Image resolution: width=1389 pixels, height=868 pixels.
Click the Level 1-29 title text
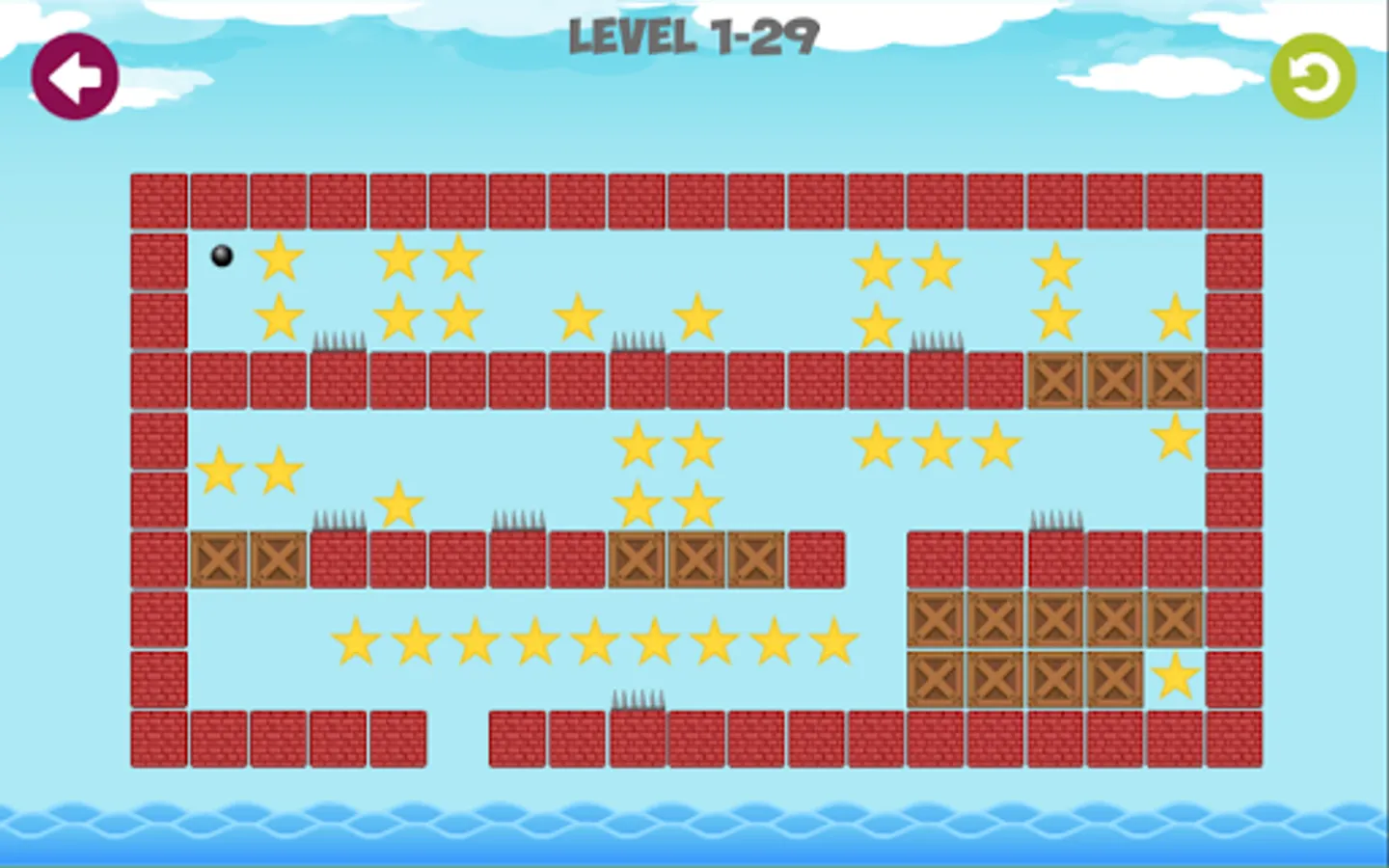(x=693, y=39)
